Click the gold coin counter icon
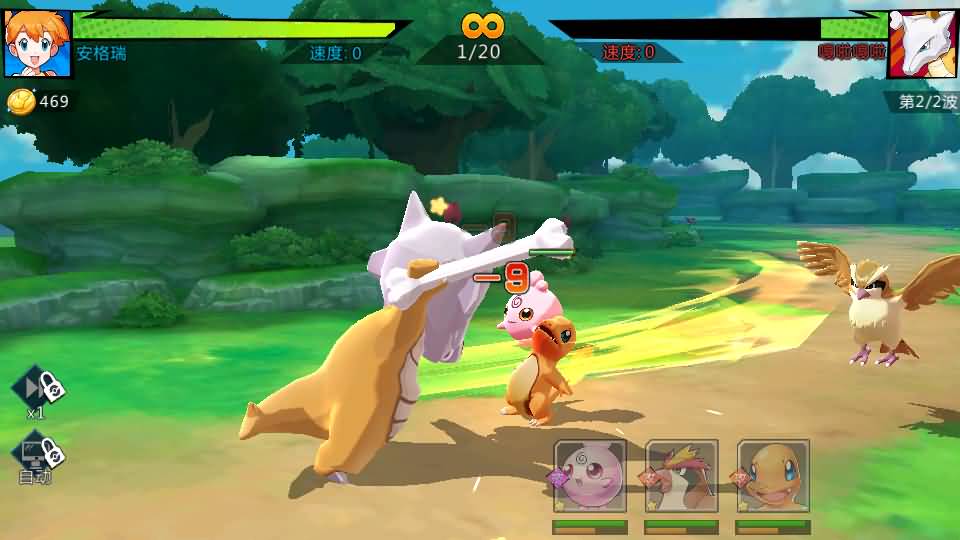This screenshot has width=960, height=540. (21, 101)
